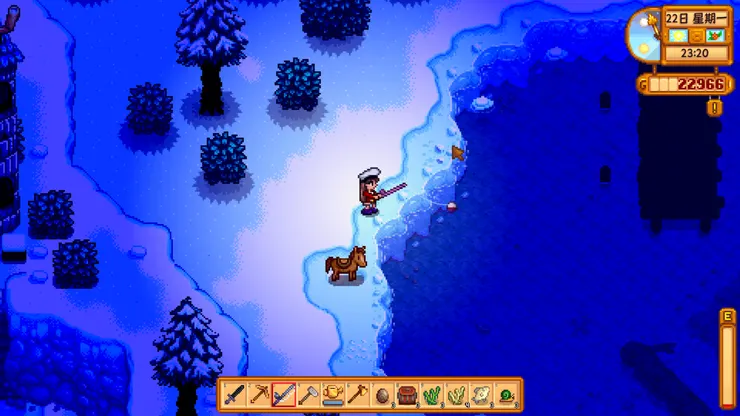Choose the green seaweed slot
740x416 pixels.
tap(431, 395)
